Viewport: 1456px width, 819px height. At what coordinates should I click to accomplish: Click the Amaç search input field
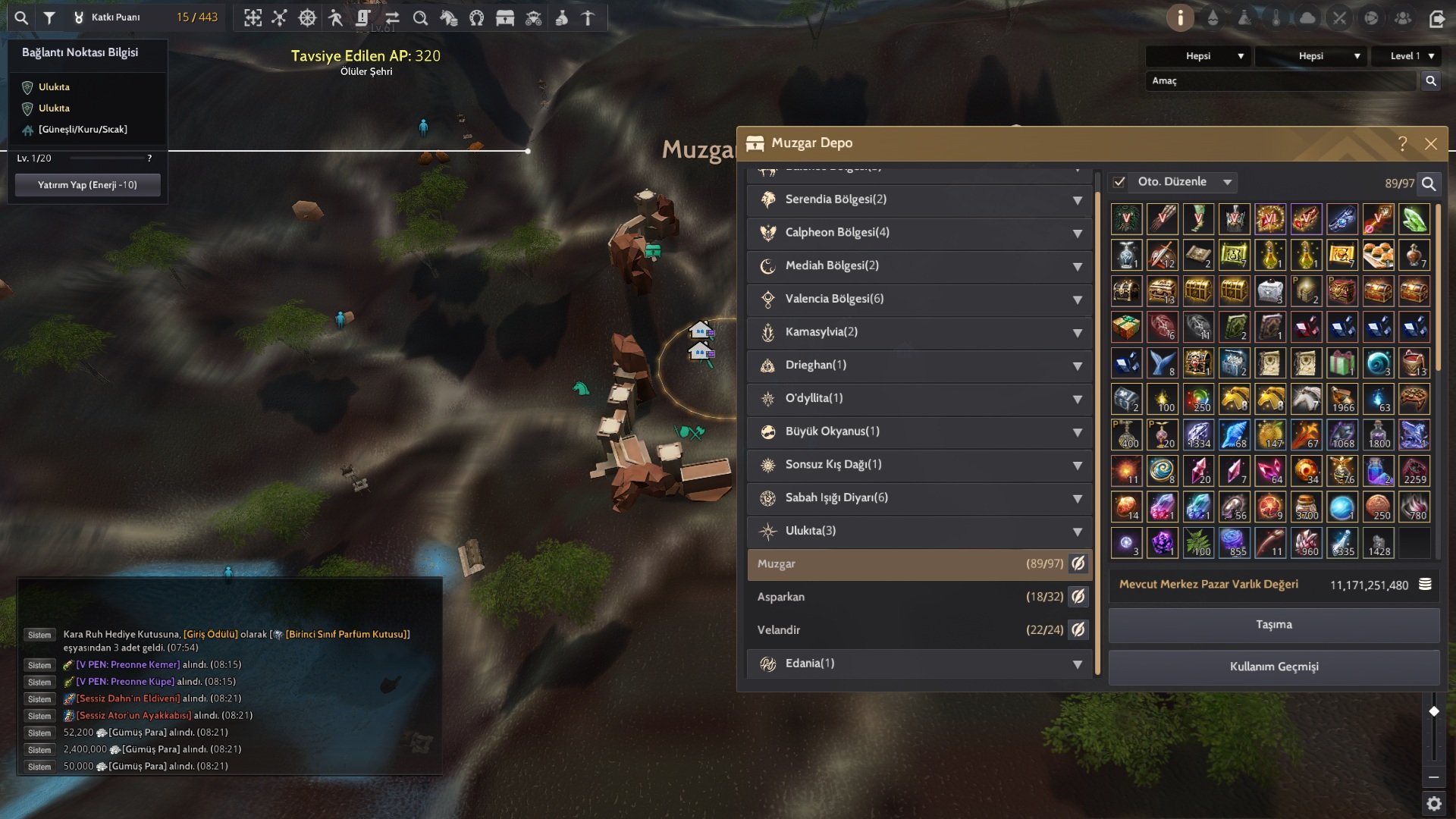click(x=1280, y=81)
